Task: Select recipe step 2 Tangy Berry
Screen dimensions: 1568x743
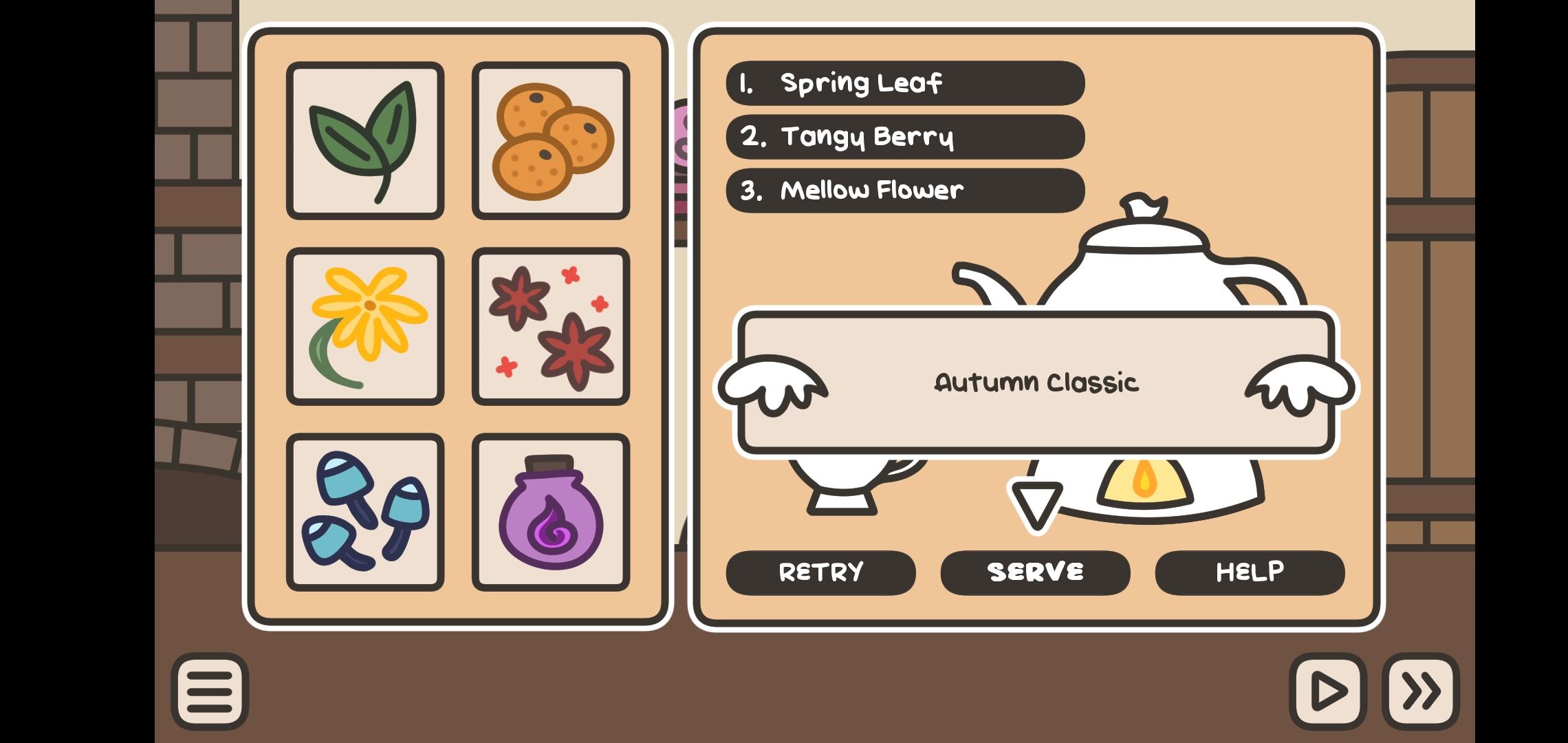Action: [x=904, y=137]
